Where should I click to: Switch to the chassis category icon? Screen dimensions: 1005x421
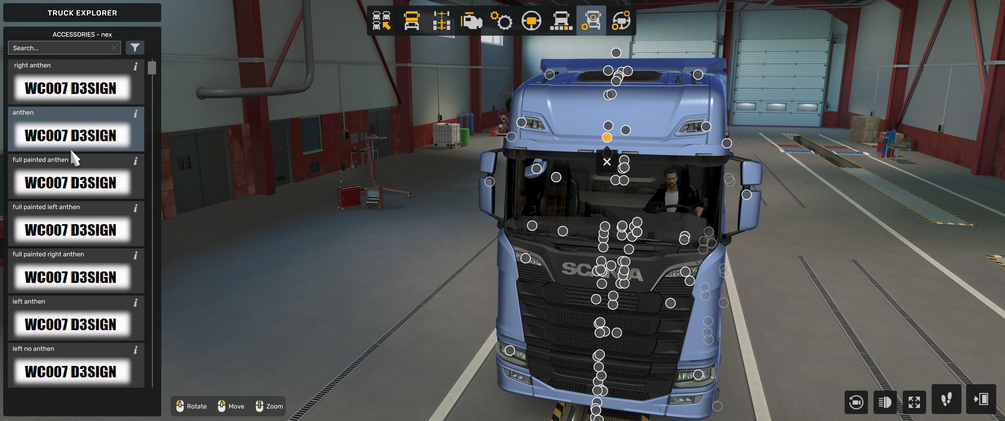442,21
